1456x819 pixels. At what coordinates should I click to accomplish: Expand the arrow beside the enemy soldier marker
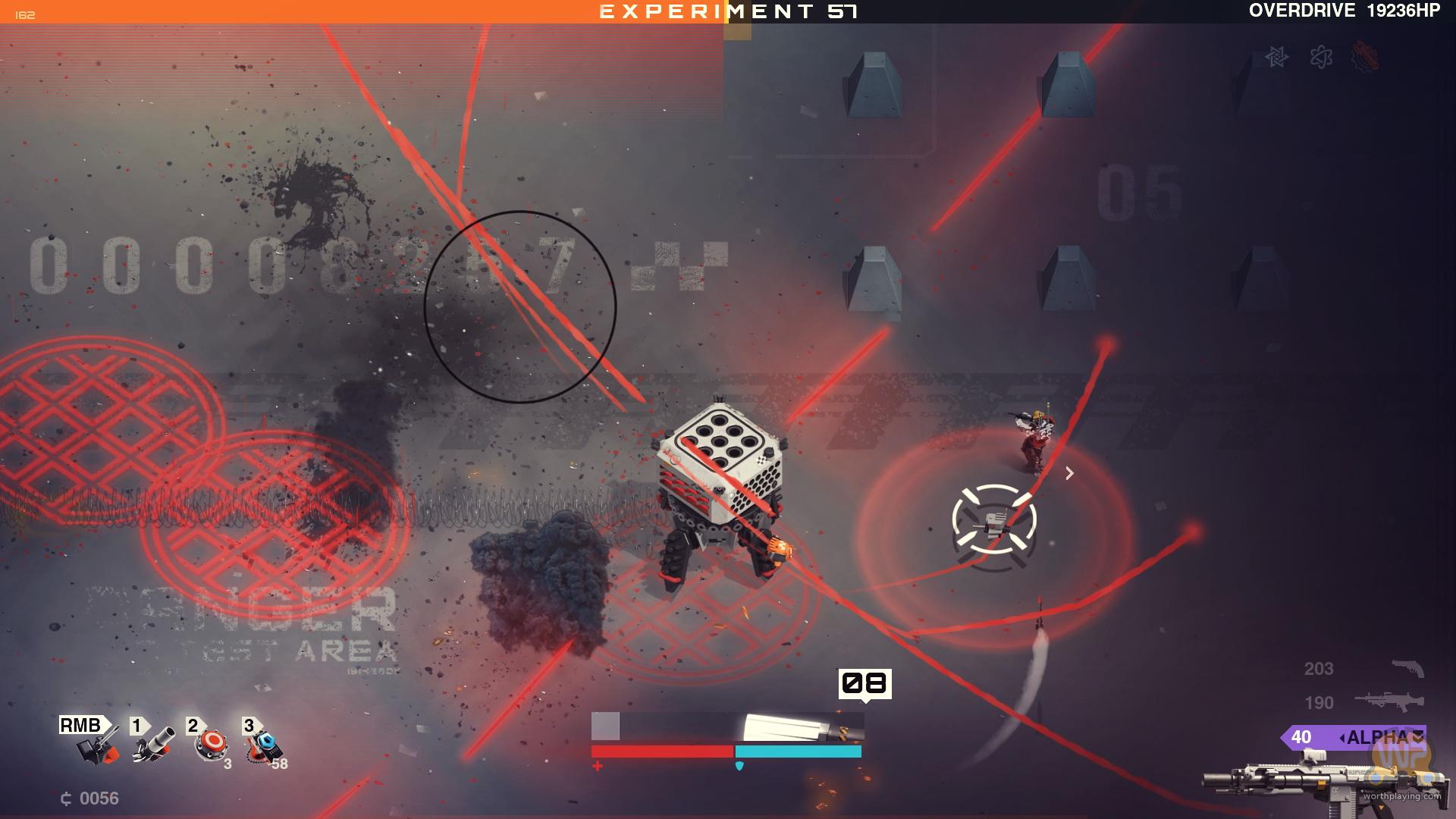coord(1071,473)
